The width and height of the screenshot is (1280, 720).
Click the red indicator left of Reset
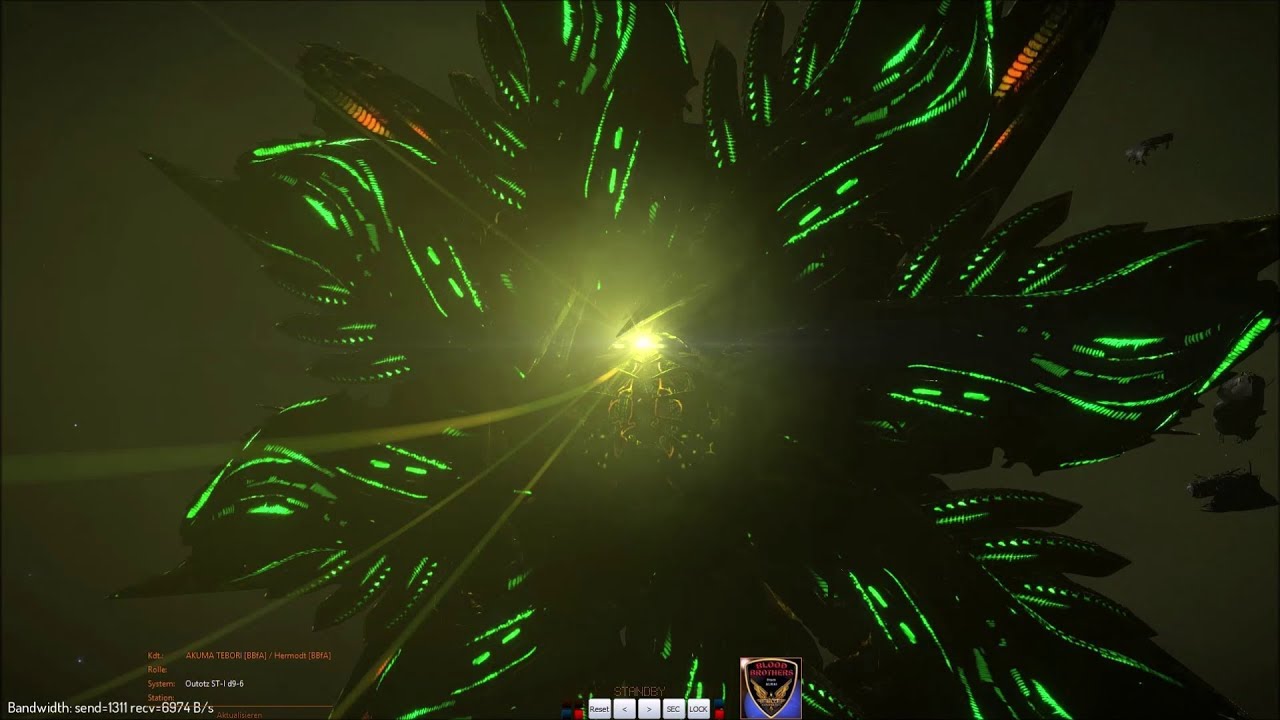pyautogui.click(x=579, y=710)
